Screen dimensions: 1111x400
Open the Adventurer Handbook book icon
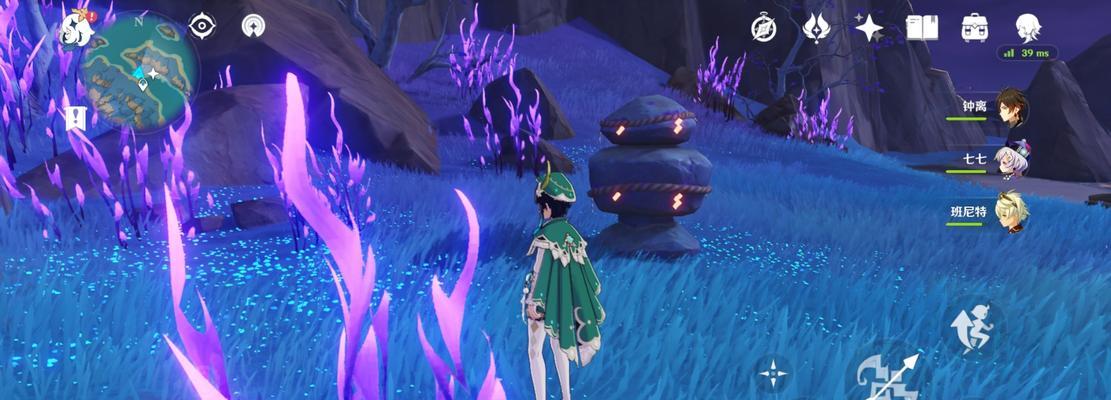pyautogui.click(x=921, y=27)
